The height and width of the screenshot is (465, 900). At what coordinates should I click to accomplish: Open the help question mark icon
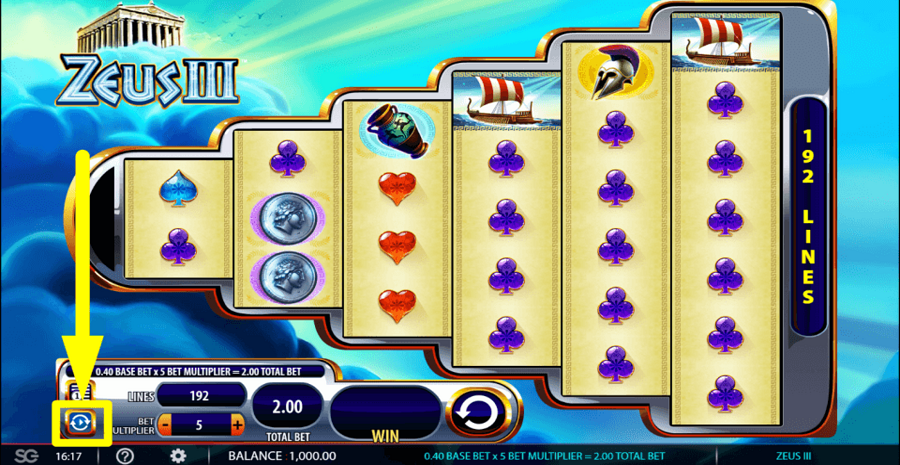point(125,456)
